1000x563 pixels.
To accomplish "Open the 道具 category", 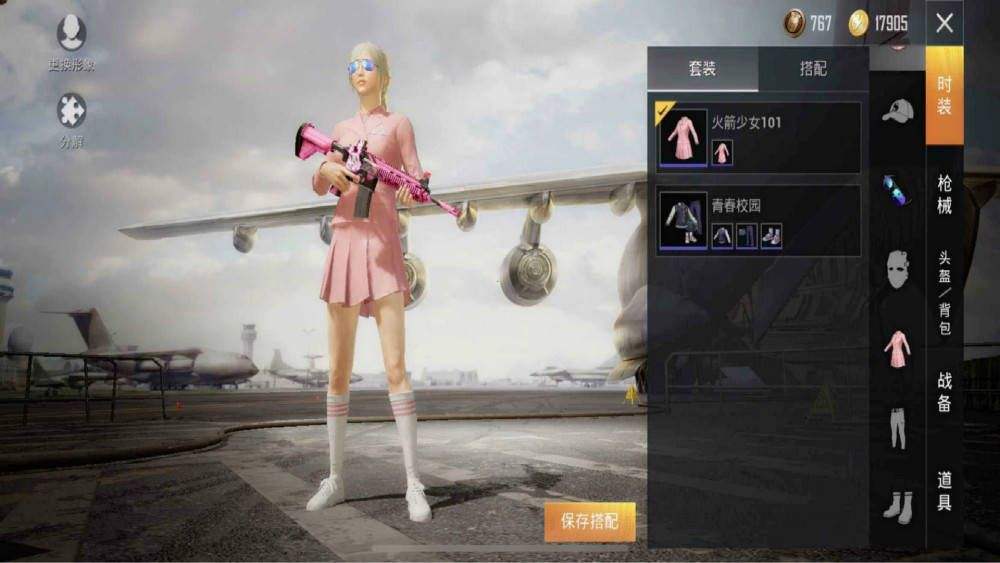I will pyautogui.click(x=944, y=490).
